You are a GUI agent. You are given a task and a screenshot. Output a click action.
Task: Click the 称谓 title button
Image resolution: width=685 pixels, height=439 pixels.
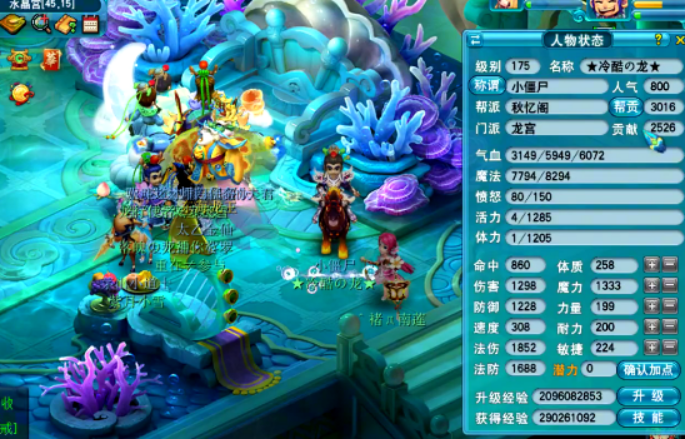coord(488,86)
